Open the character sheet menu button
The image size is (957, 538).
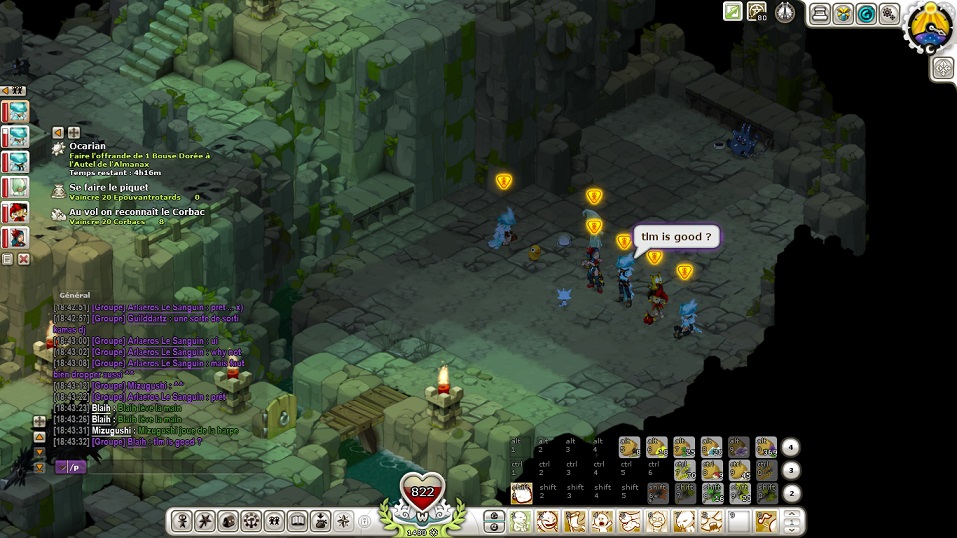[182, 521]
